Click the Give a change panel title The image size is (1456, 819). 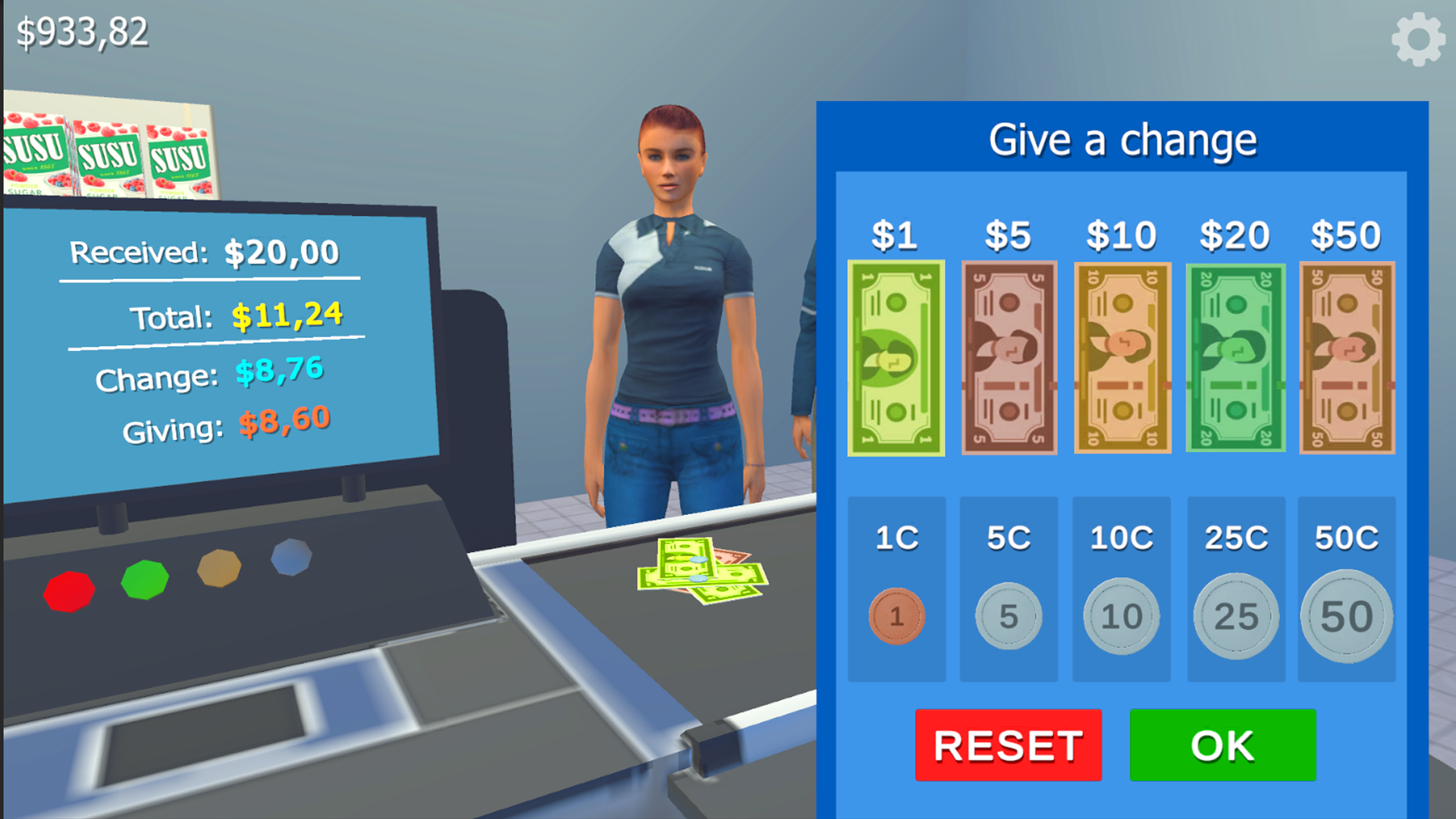(1124, 140)
